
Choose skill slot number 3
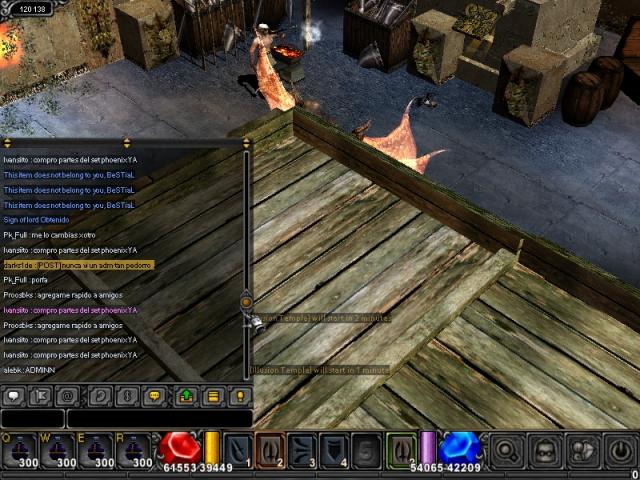[303, 450]
